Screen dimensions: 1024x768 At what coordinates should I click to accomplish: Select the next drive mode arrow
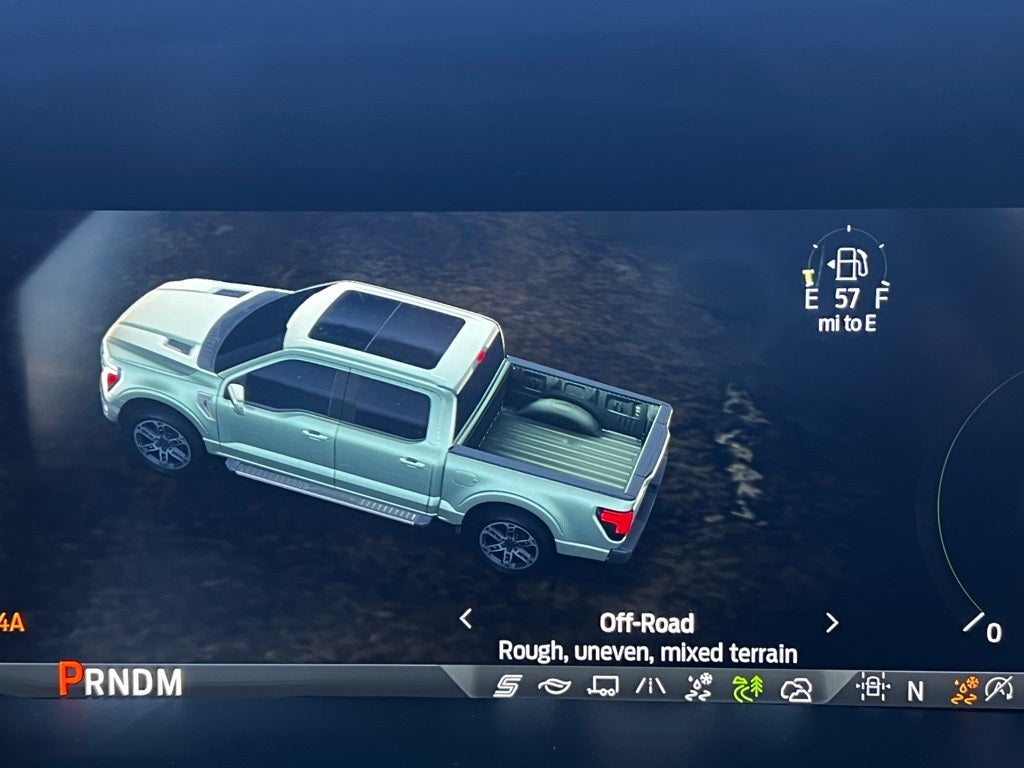tap(831, 622)
